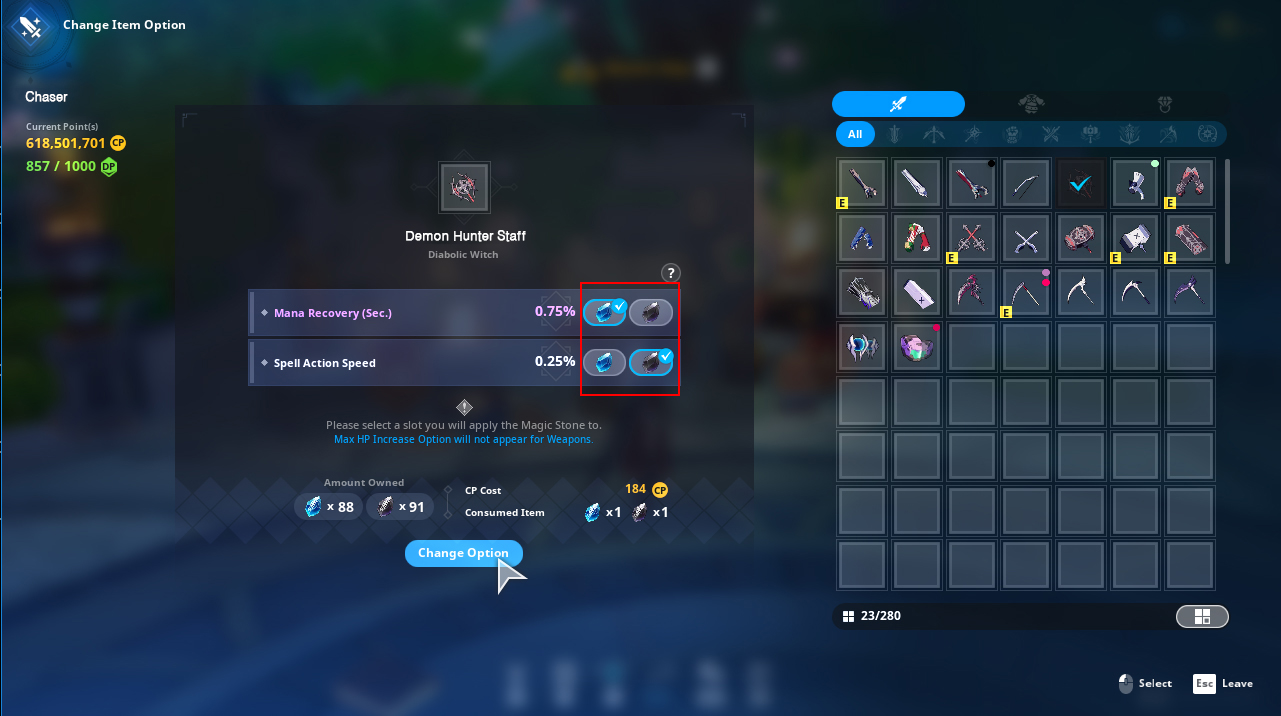Click the Leave button
The width and height of the screenshot is (1281, 716).
click(x=1222, y=684)
